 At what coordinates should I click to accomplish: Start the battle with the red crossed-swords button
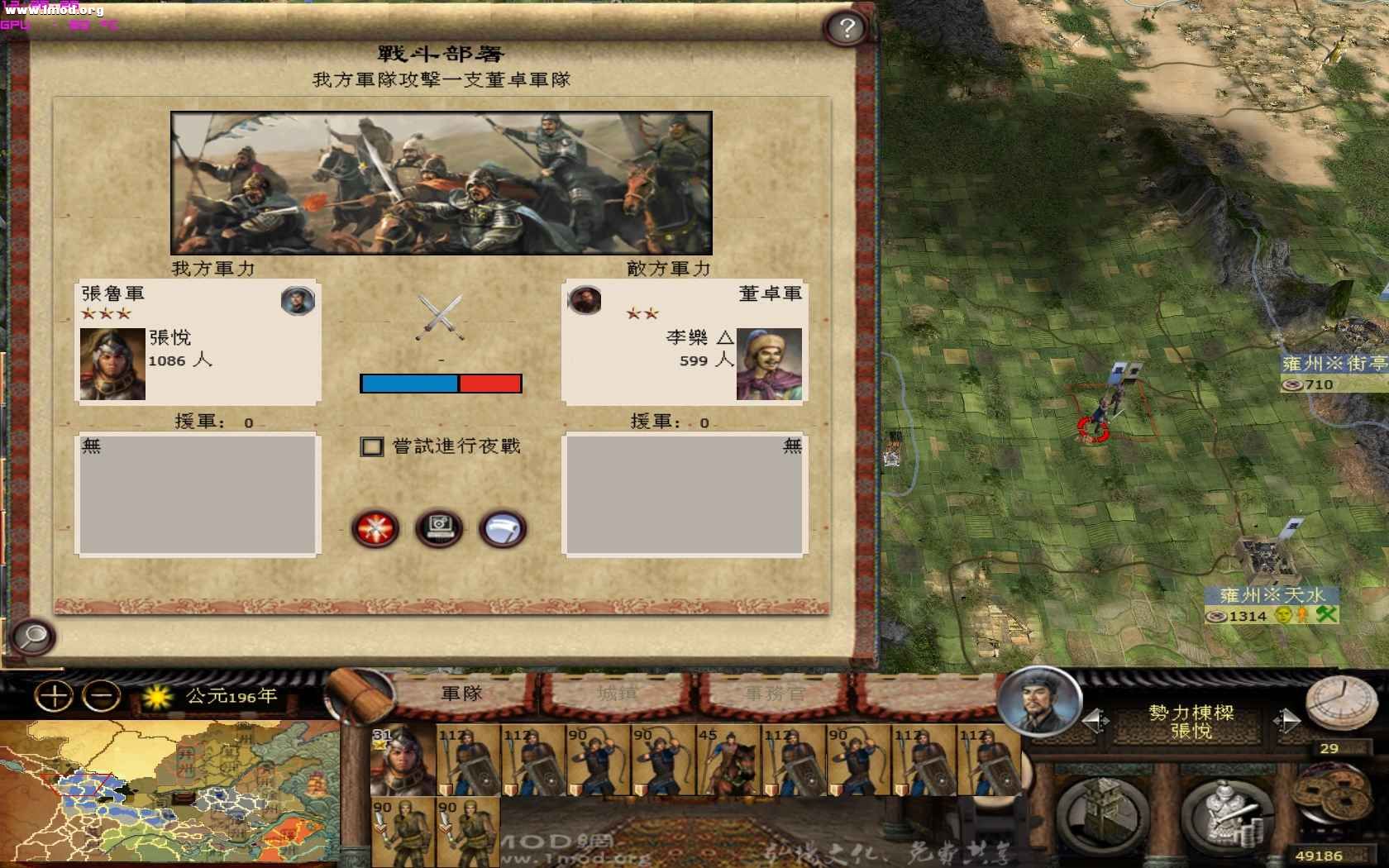[x=376, y=530]
